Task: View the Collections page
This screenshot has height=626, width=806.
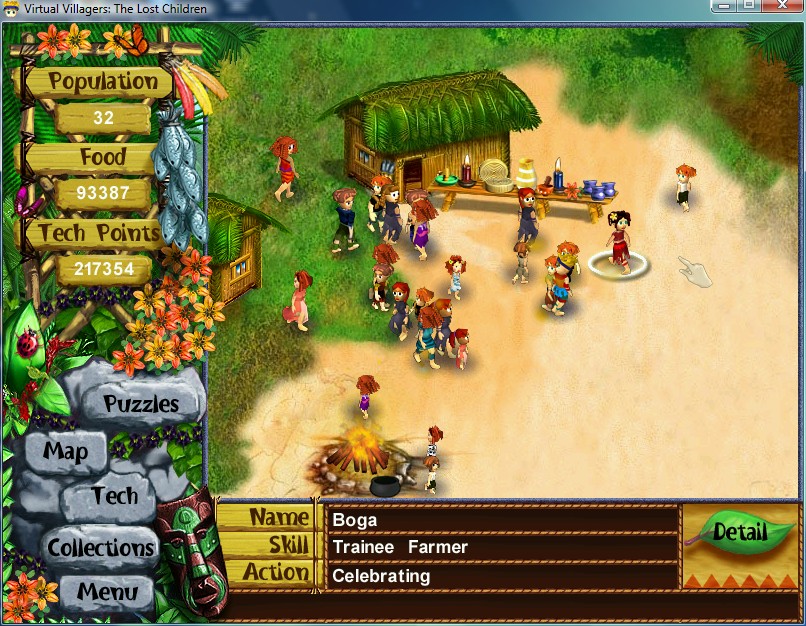Action: tap(101, 547)
